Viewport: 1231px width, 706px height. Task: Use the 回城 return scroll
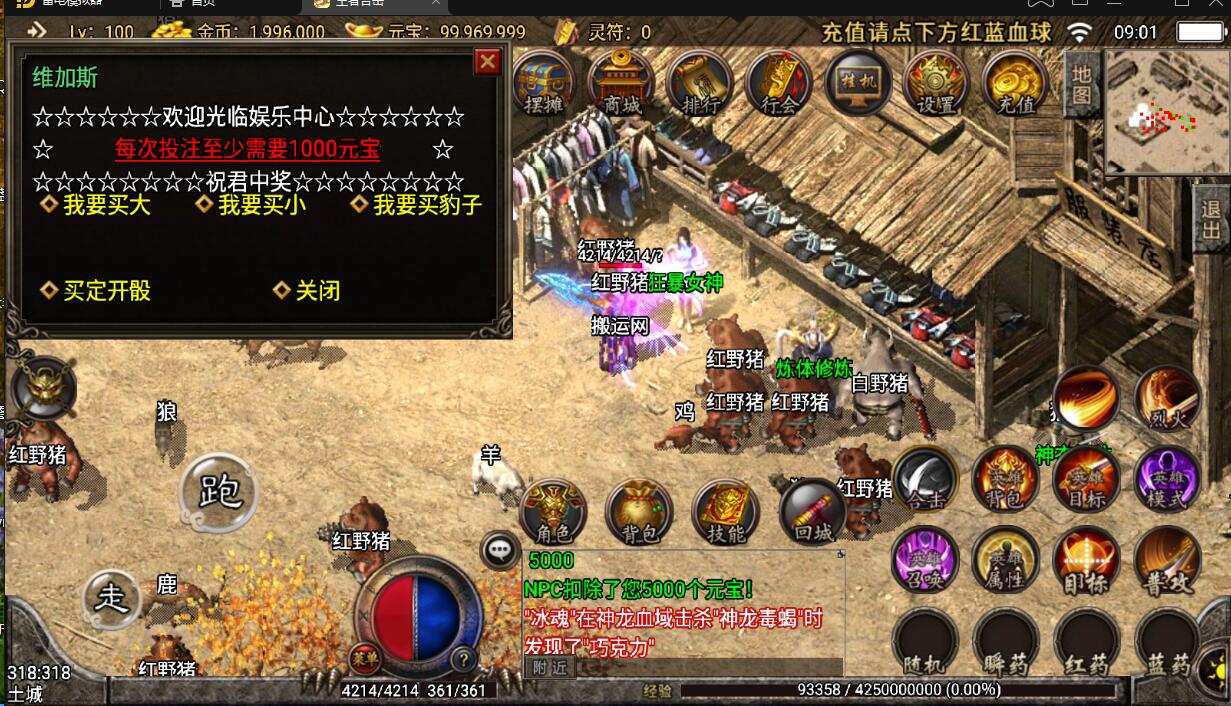point(811,512)
